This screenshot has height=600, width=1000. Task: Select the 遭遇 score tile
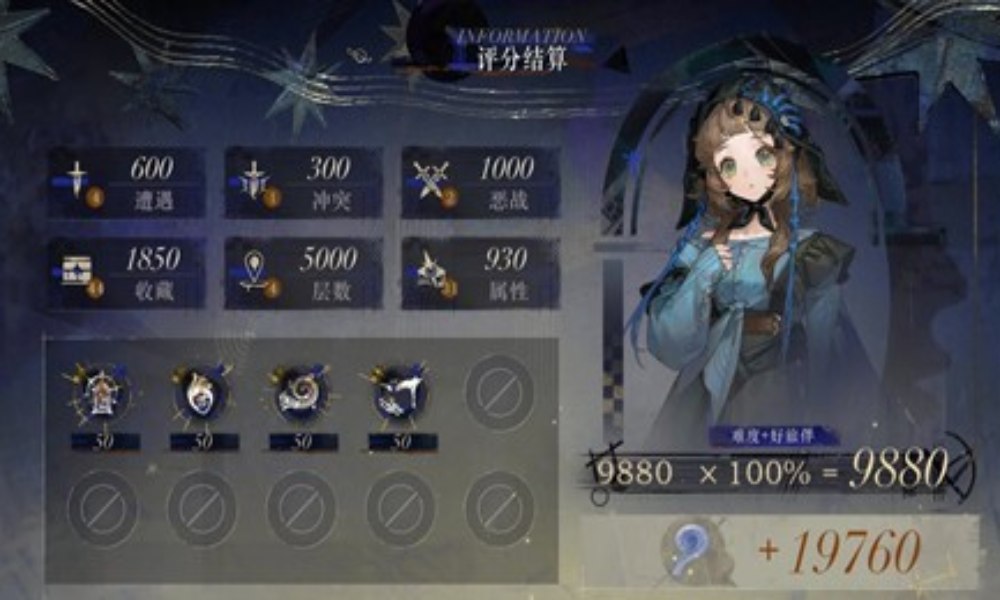click(127, 183)
